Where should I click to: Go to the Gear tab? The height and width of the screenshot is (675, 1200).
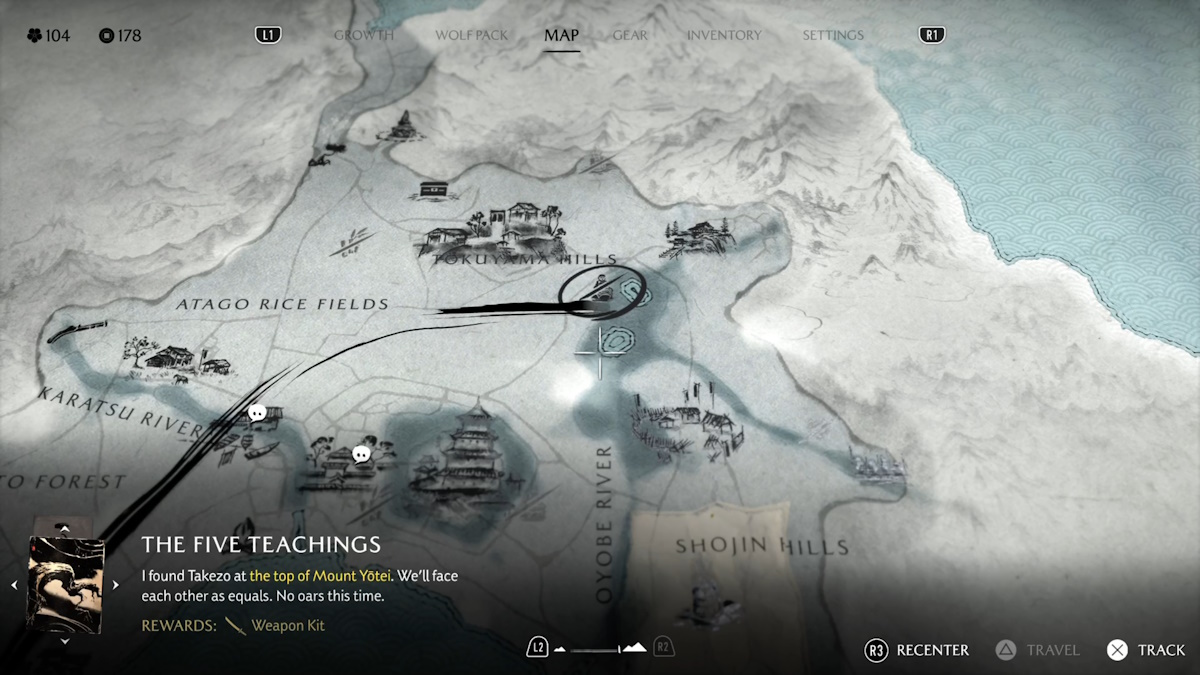pyautogui.click(x=630, y=35)
